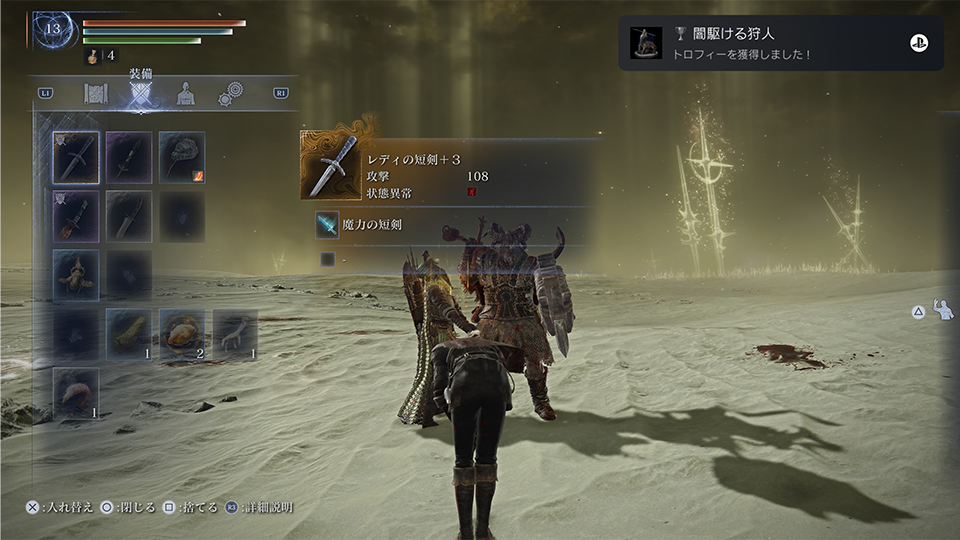The image size is (960, 540).
Task: Switch to the map tab
Action: [96, 94]
